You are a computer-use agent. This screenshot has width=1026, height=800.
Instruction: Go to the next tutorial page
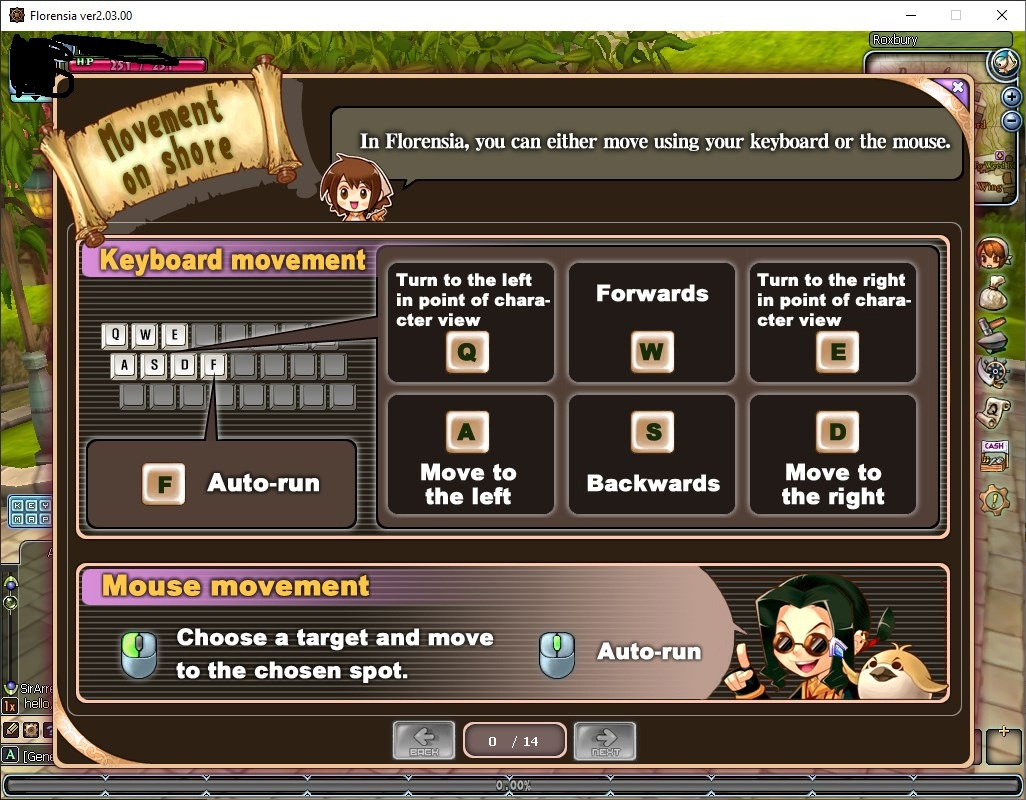(x=605, y=740)
